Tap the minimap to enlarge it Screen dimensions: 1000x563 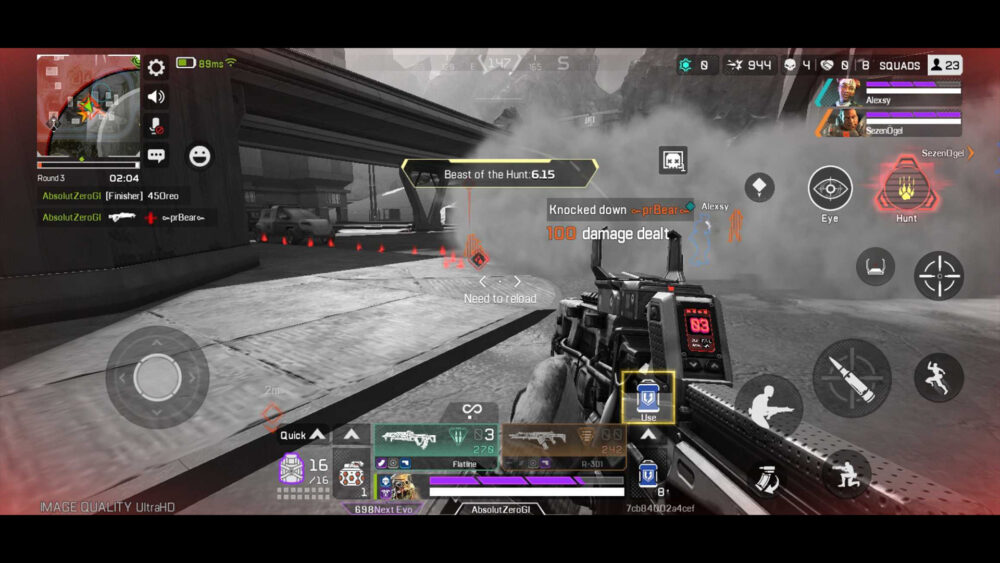tap(88, 105)
